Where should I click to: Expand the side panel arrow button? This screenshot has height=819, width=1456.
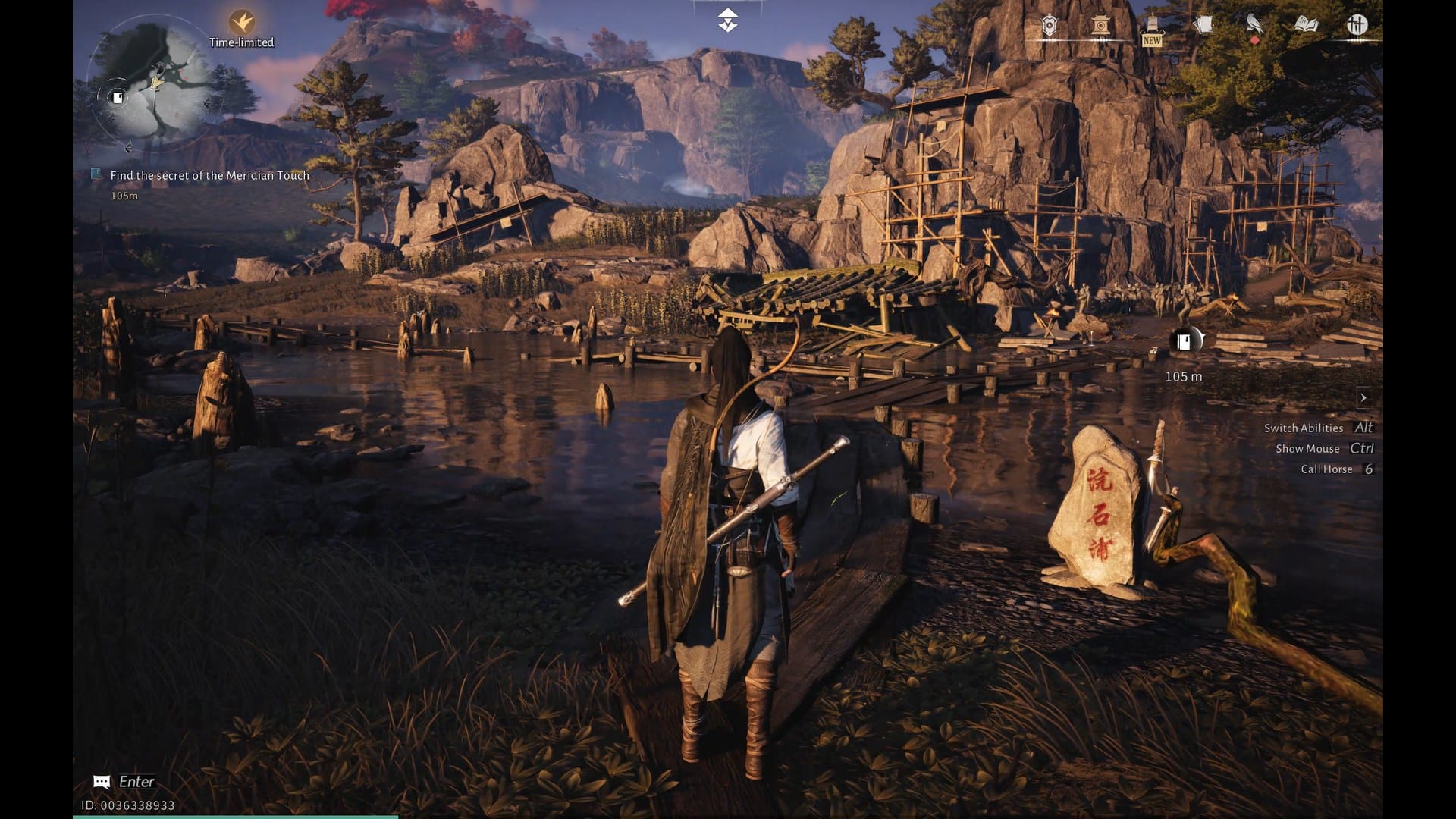(x=1363, y=397)
